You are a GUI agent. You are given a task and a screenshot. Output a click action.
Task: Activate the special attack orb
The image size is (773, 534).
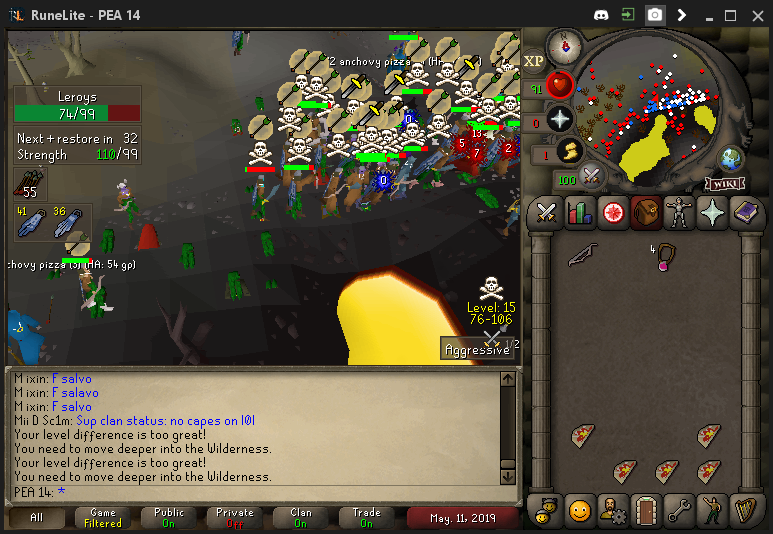591,176
